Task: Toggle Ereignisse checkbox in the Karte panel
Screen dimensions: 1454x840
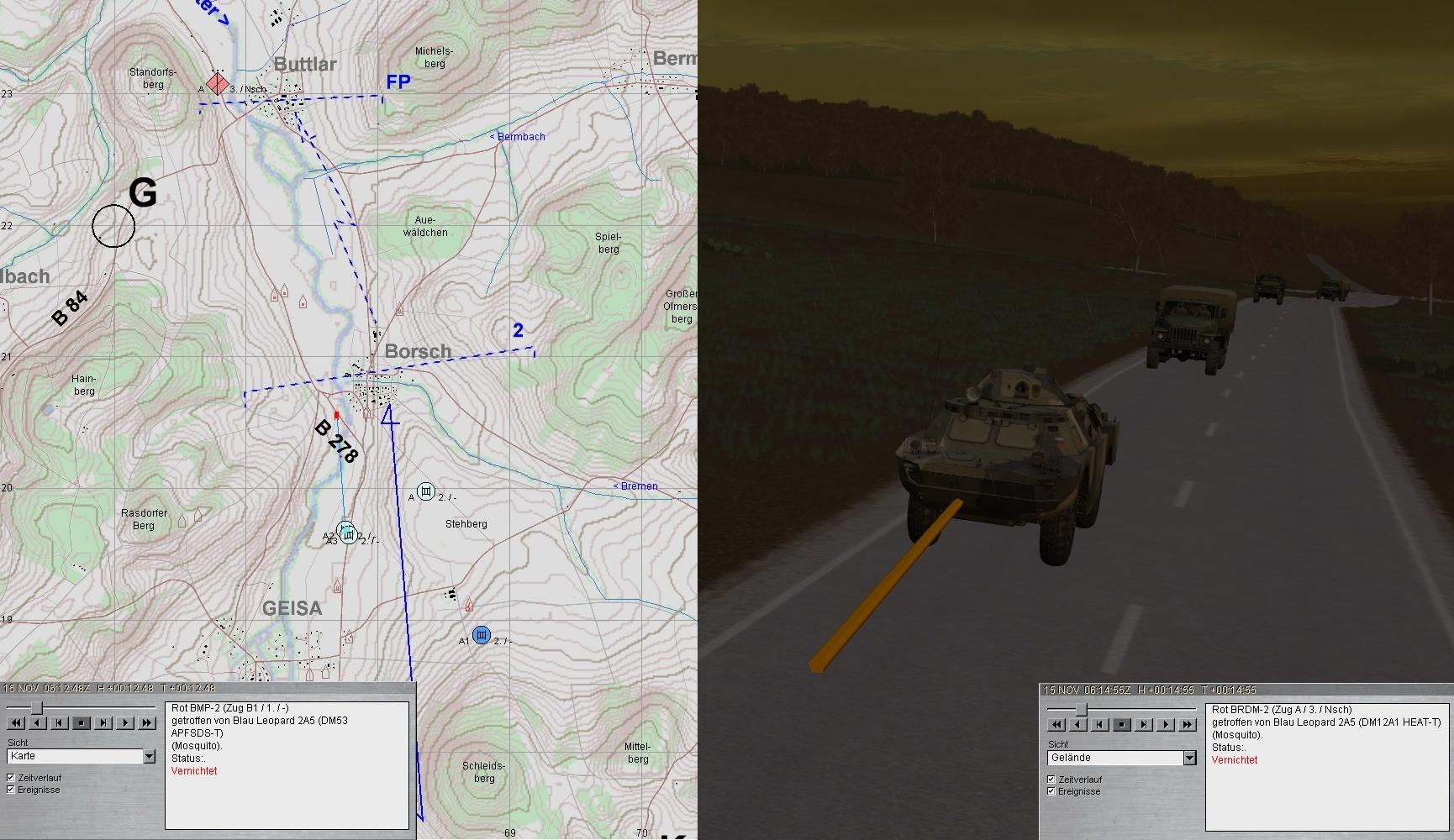Action: 11,790
